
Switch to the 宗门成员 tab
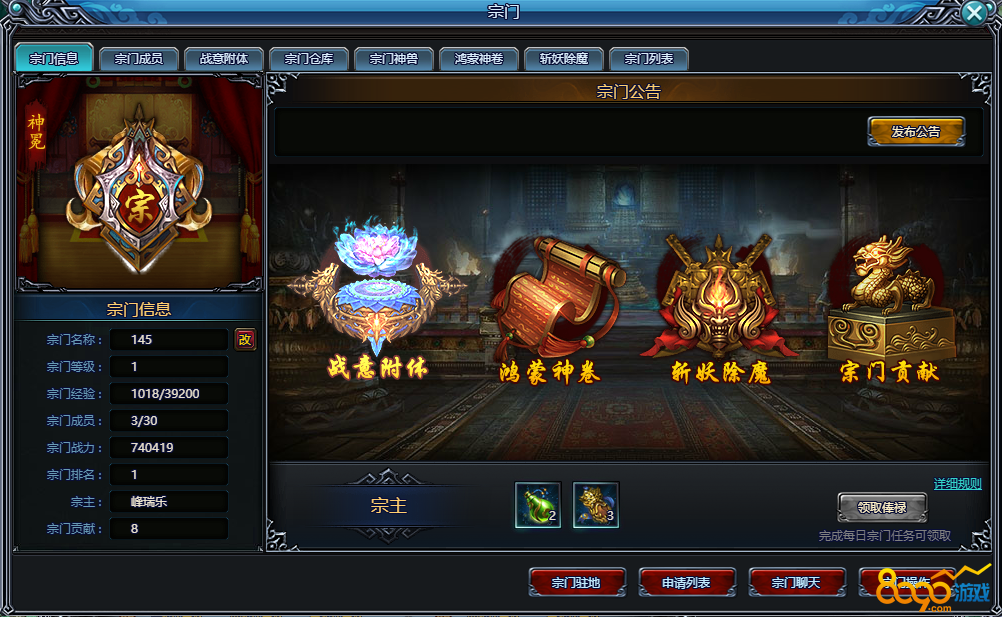pos(139,59)
